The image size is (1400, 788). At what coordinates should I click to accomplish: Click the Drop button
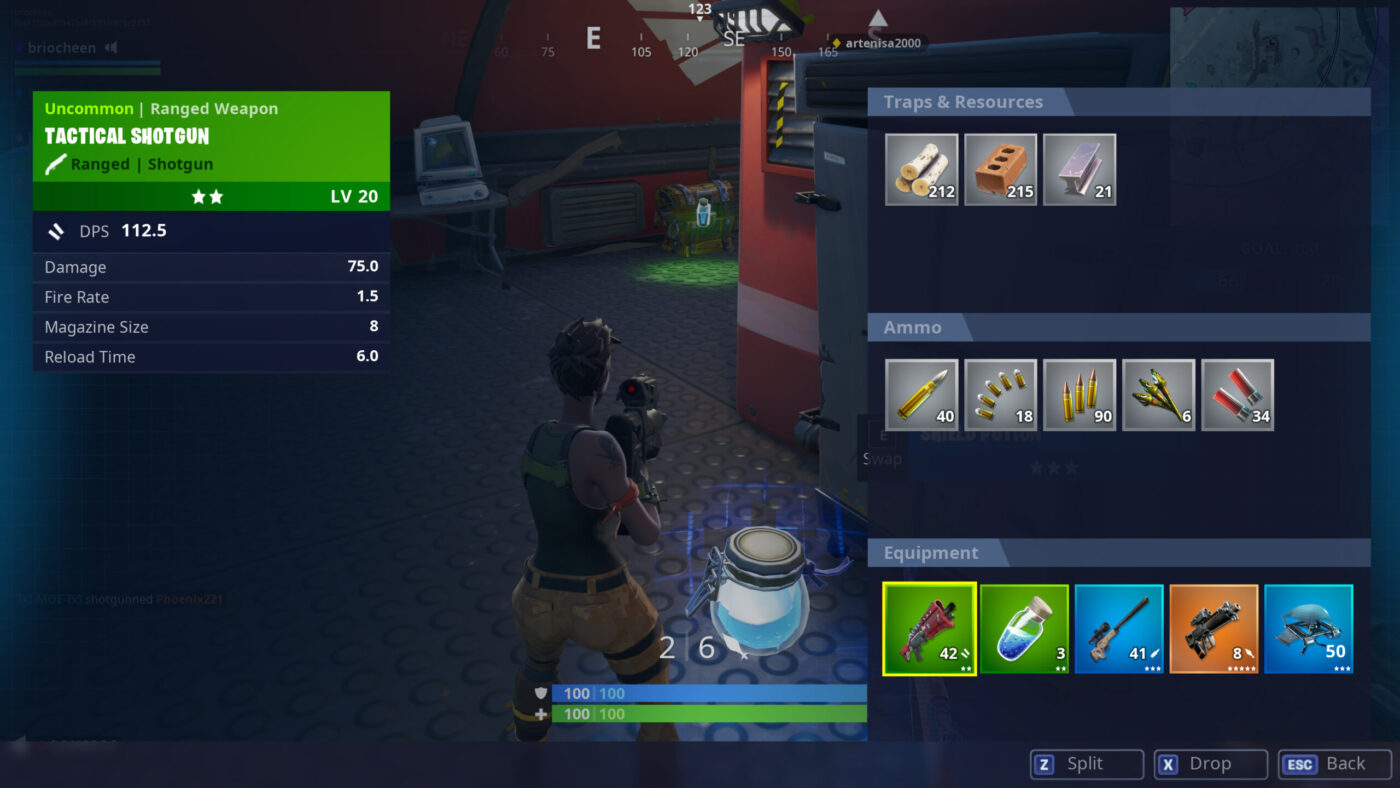1210,763
